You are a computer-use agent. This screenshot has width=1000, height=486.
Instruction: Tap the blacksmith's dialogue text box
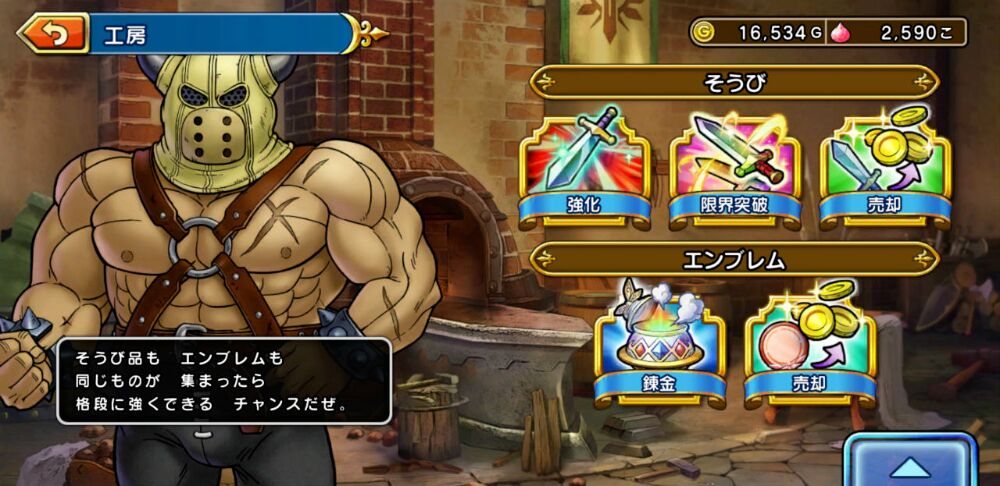pos(223,380)
